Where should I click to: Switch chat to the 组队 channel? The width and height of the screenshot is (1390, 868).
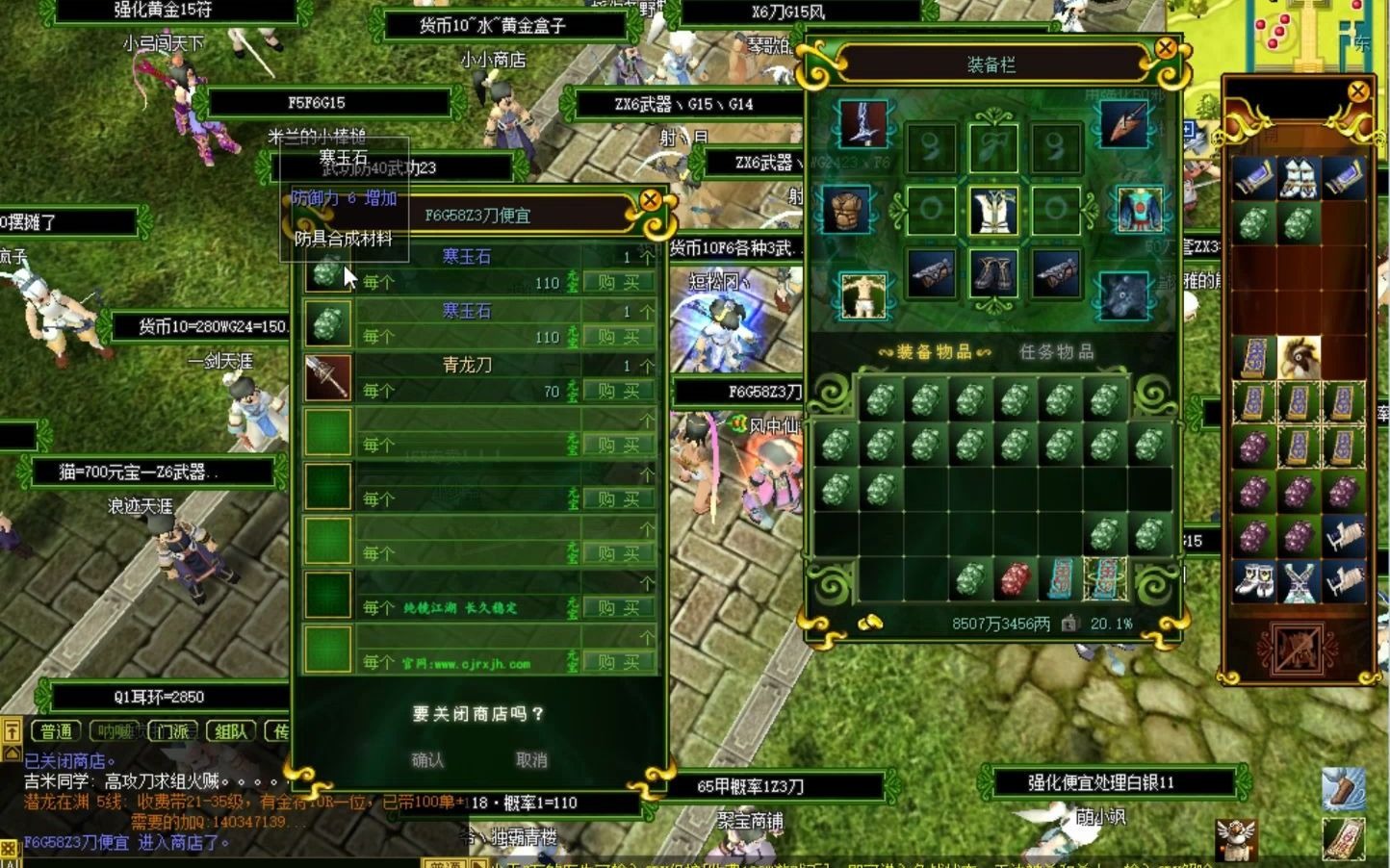click(x=230, y=731)
